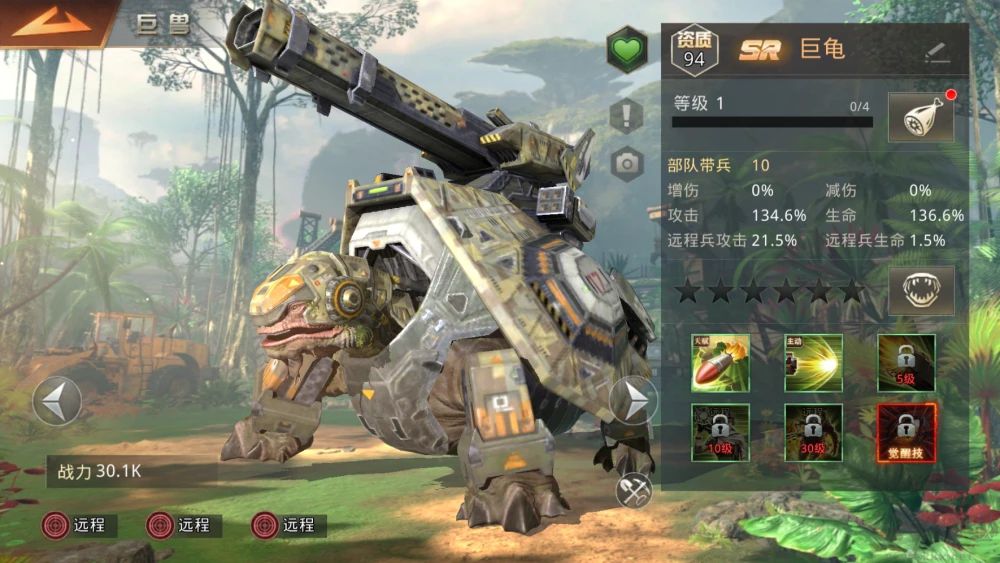
Task: Show the next beast with right arrow
Action: tap(633, 401)
